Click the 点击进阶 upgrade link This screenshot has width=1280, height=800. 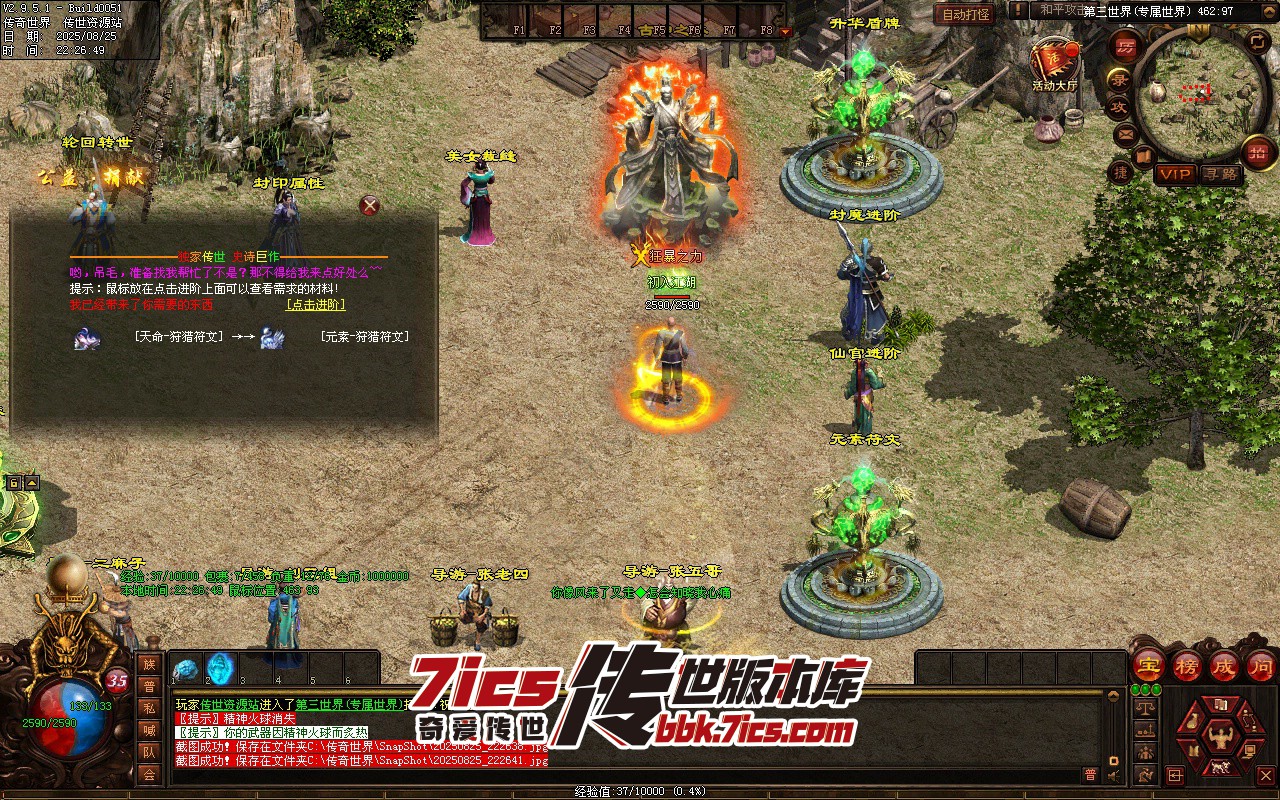coord(315,305)
